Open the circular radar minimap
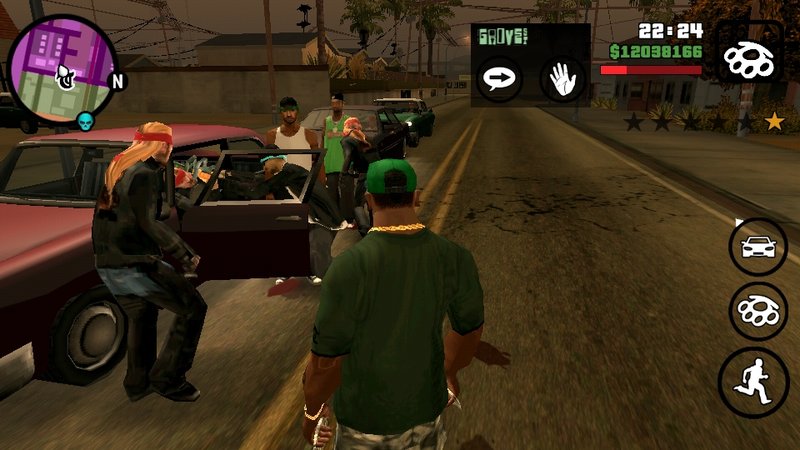Screen dimensions: 800x450 click(62, 69)
